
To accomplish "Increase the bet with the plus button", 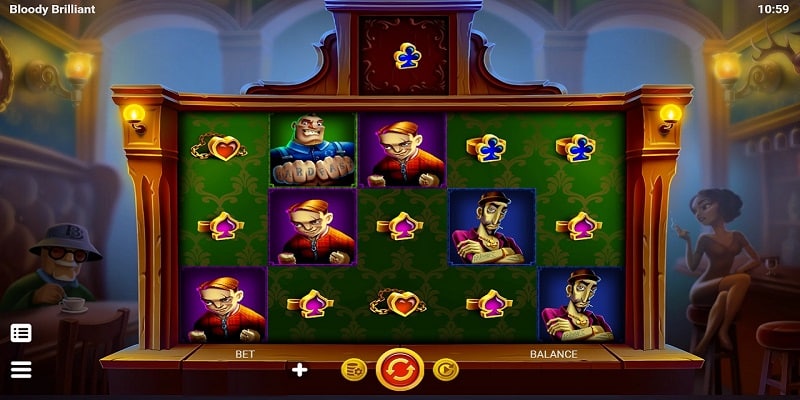I will tap(299, 370).
